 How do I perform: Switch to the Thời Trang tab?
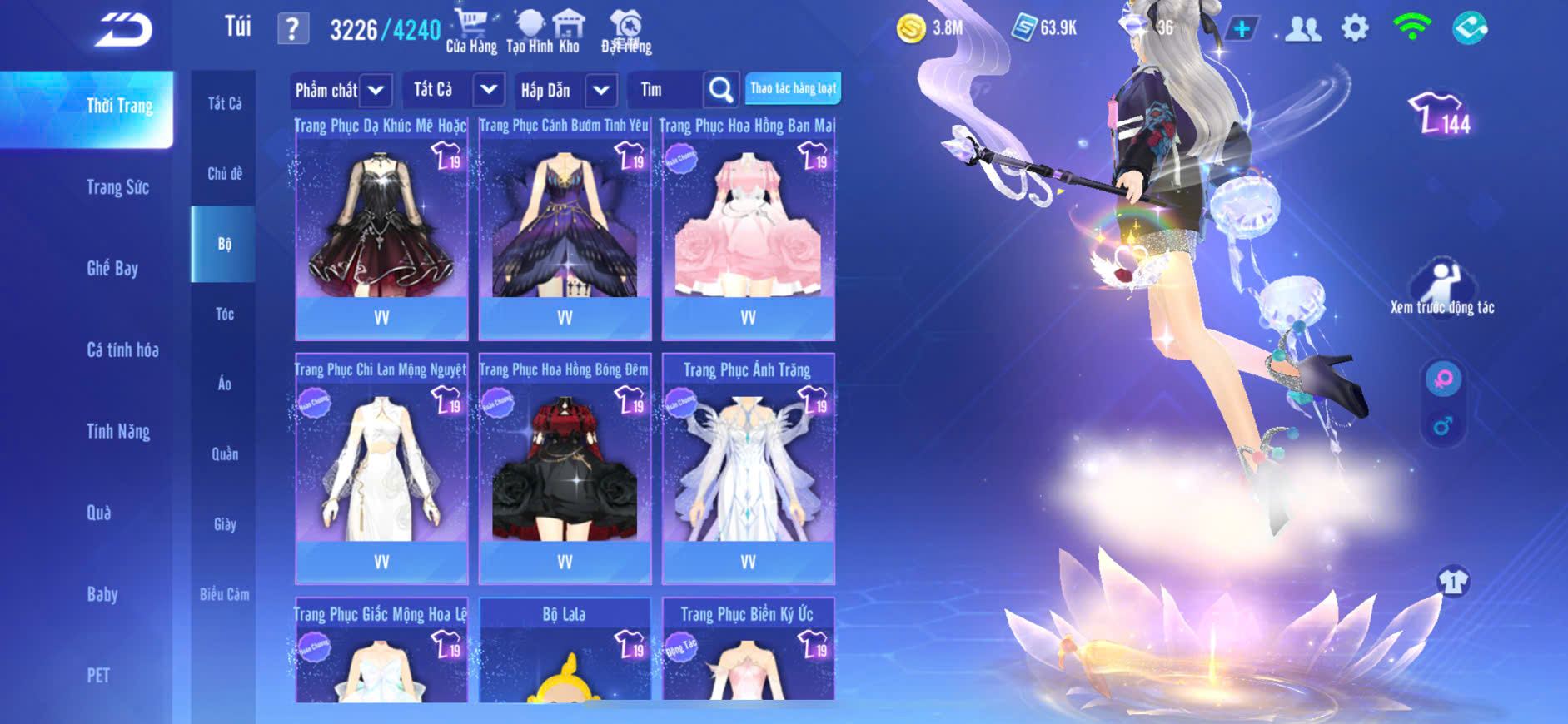tap(119, 106)
